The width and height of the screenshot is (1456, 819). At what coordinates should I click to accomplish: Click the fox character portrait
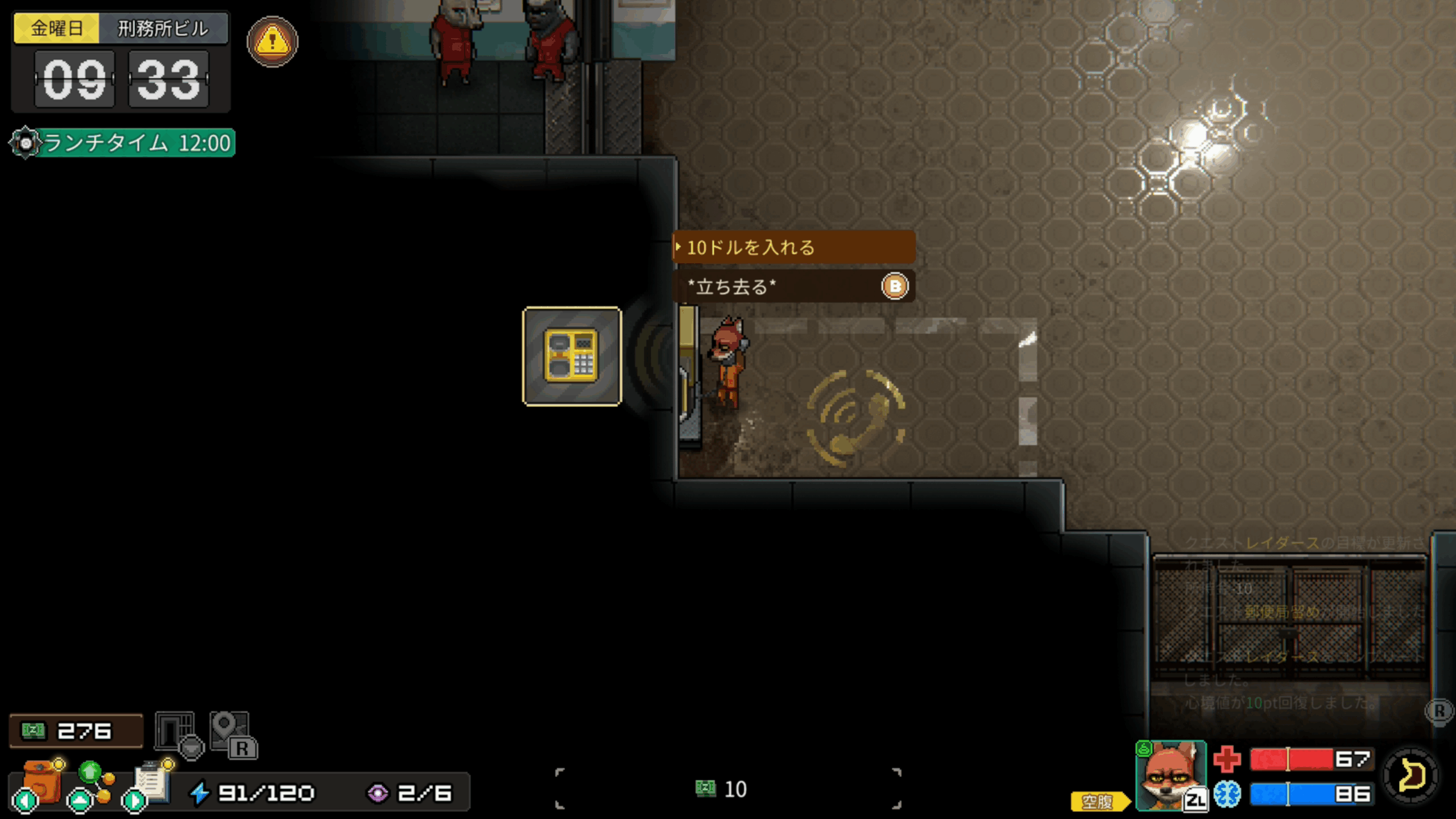[1170, 775]
